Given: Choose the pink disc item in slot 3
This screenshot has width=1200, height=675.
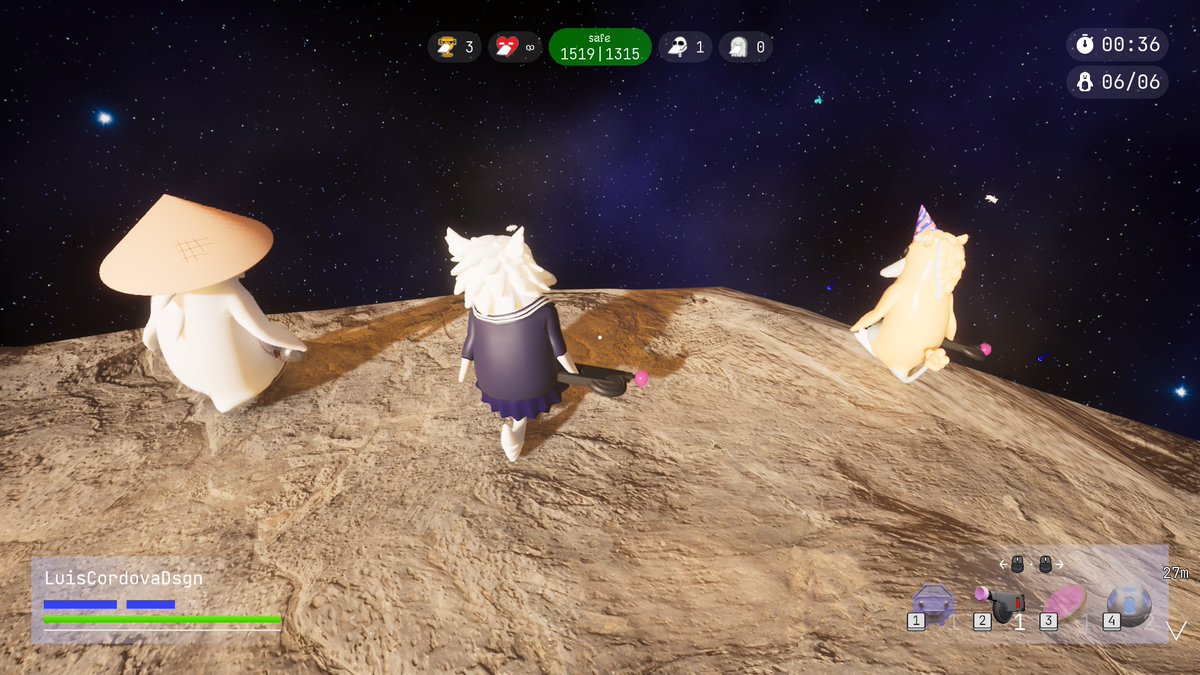Looking at the screenshot, I should click(x=1064, y=603).
